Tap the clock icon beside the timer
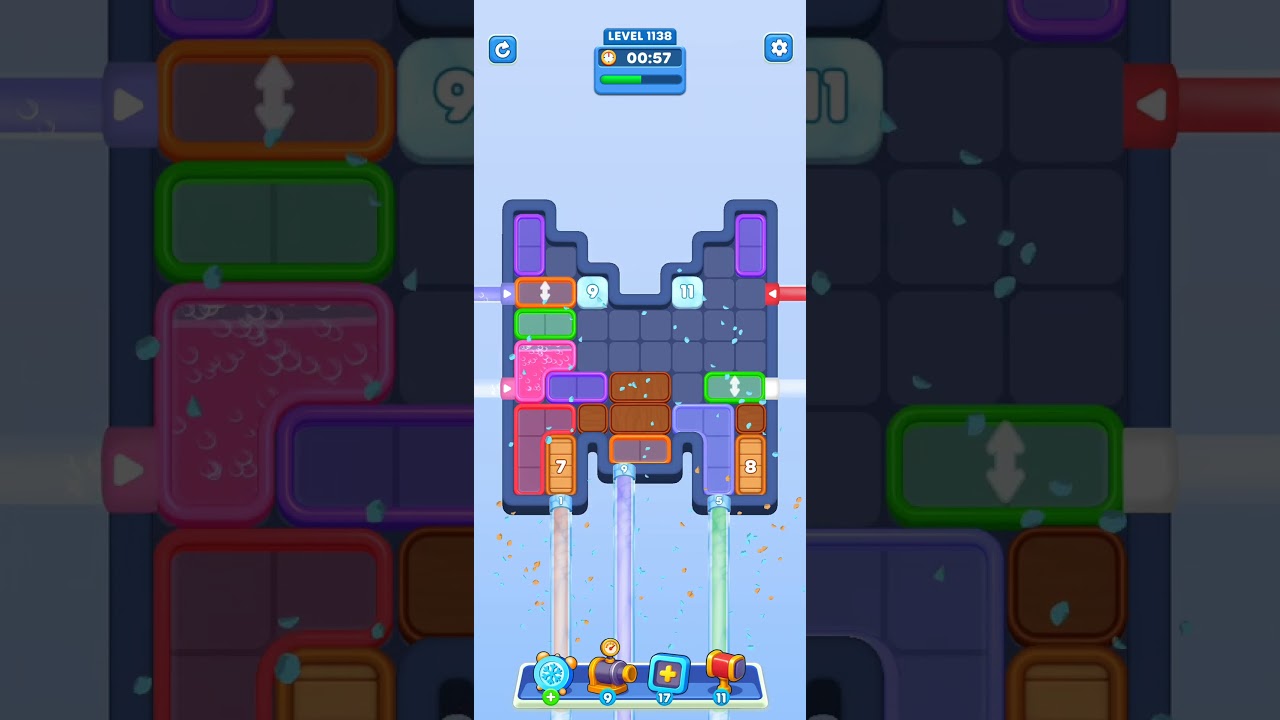 click(x=608, y=58)
